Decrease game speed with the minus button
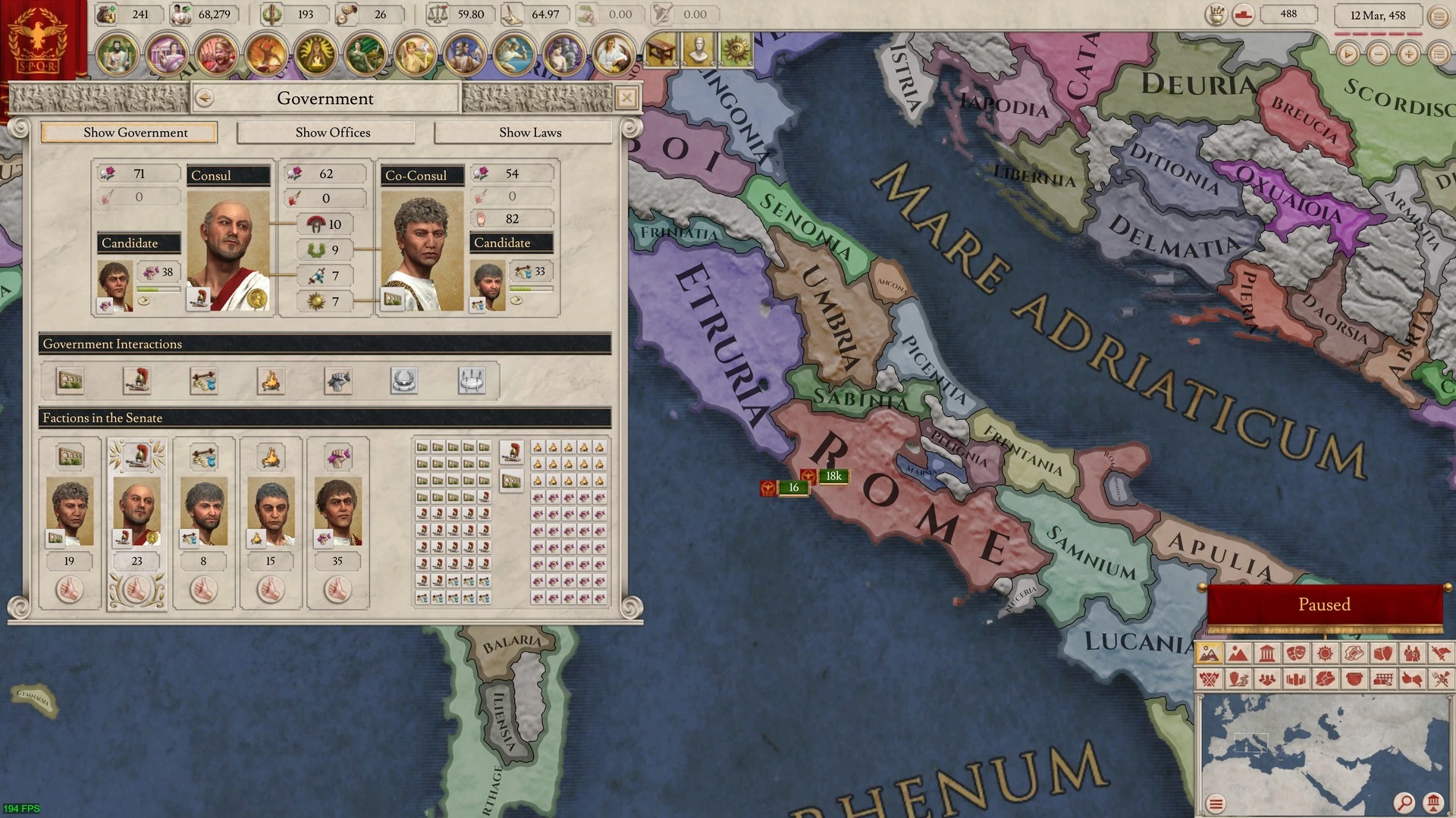Image resolution: width=1456 pixels, height=818 pixels. point(1378,54)
